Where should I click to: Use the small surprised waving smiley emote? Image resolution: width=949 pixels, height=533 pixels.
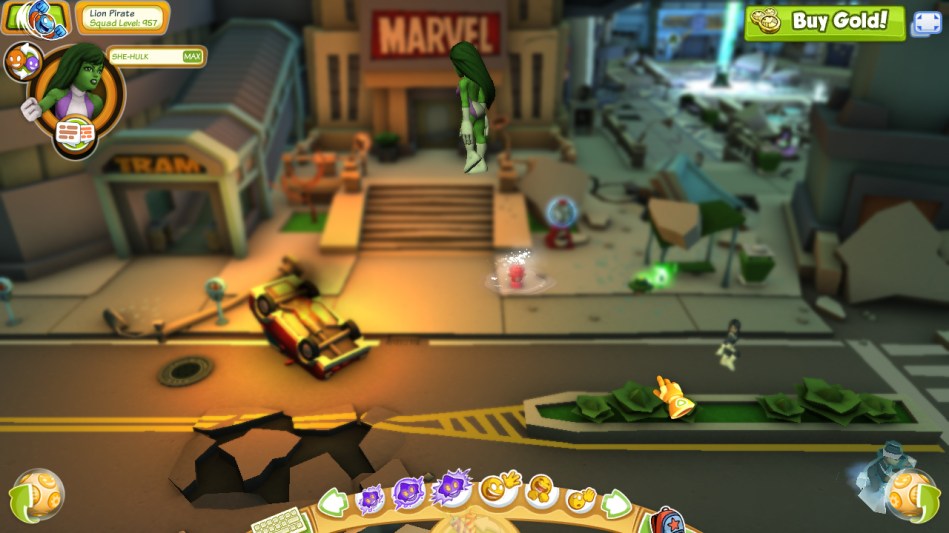(581, 497)
